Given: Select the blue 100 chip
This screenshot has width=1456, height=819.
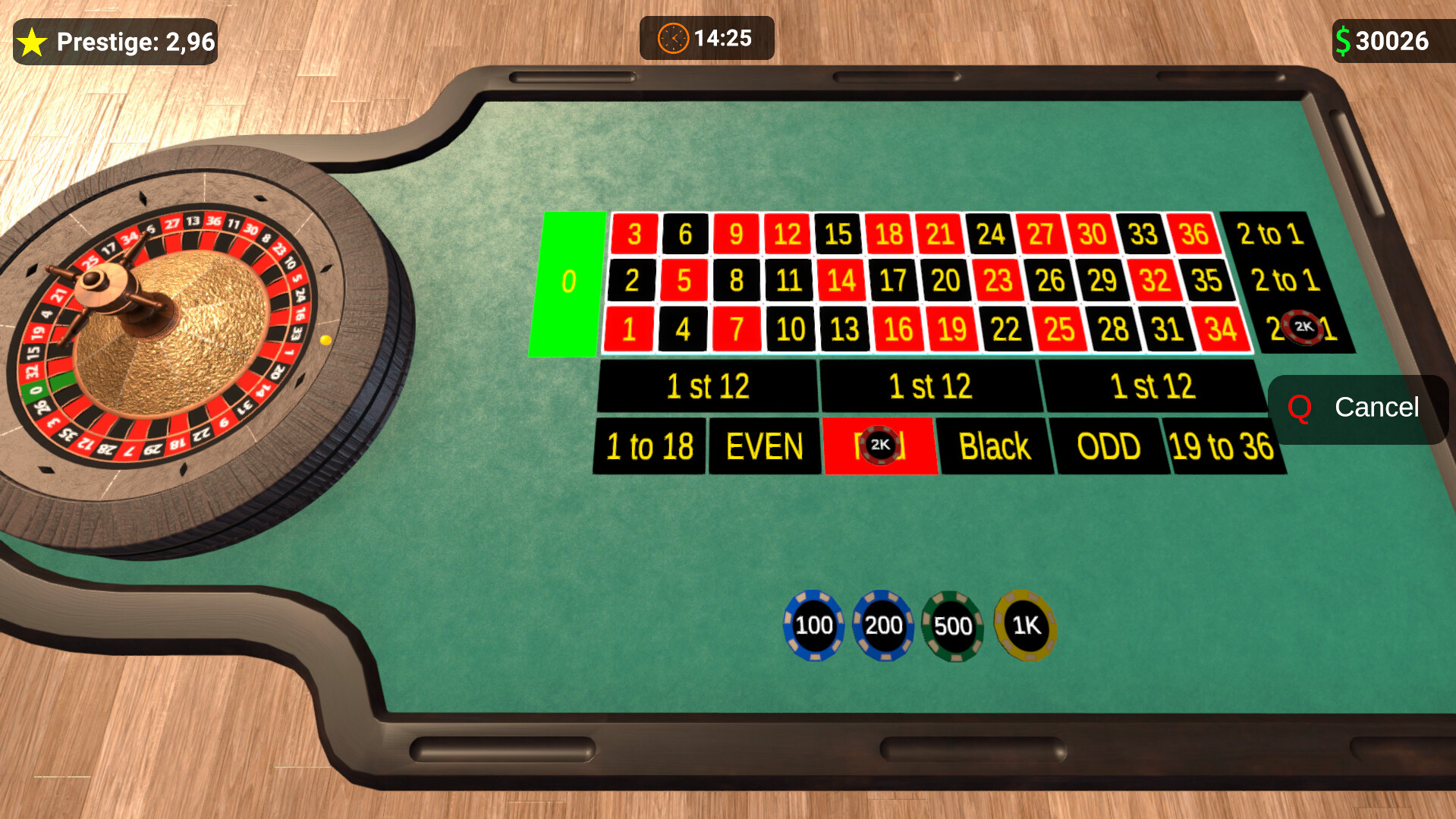Looking at the screenshot, I should 813,627.
